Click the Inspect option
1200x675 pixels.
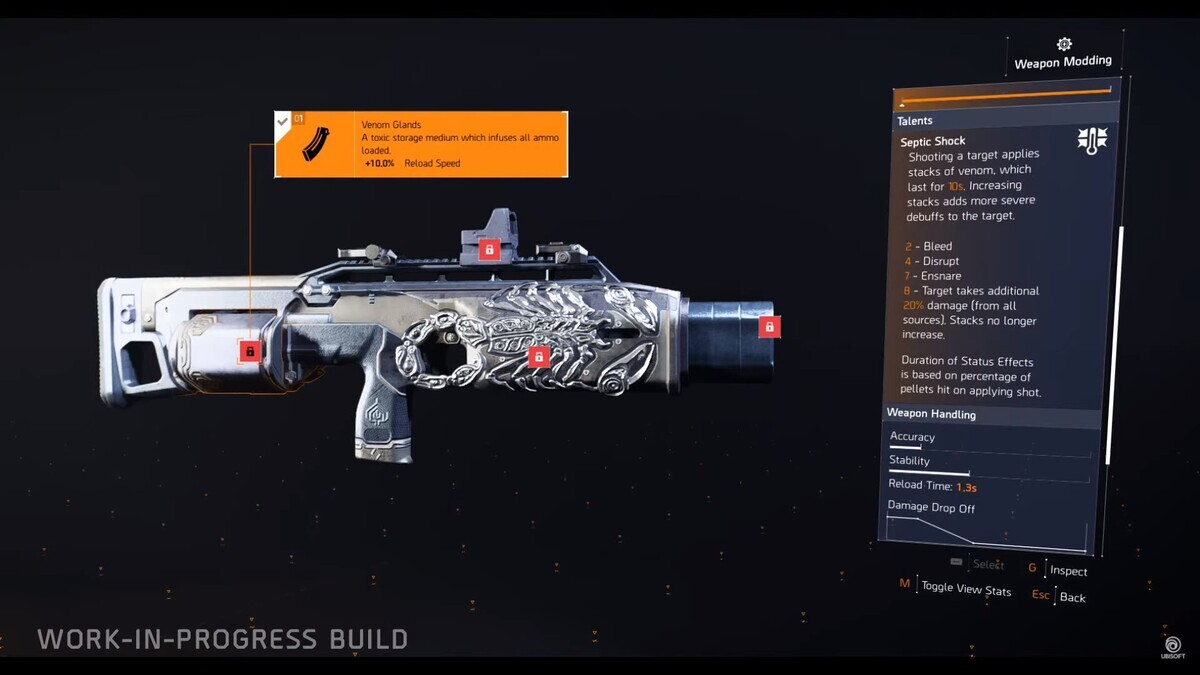tap(1068, 571)
